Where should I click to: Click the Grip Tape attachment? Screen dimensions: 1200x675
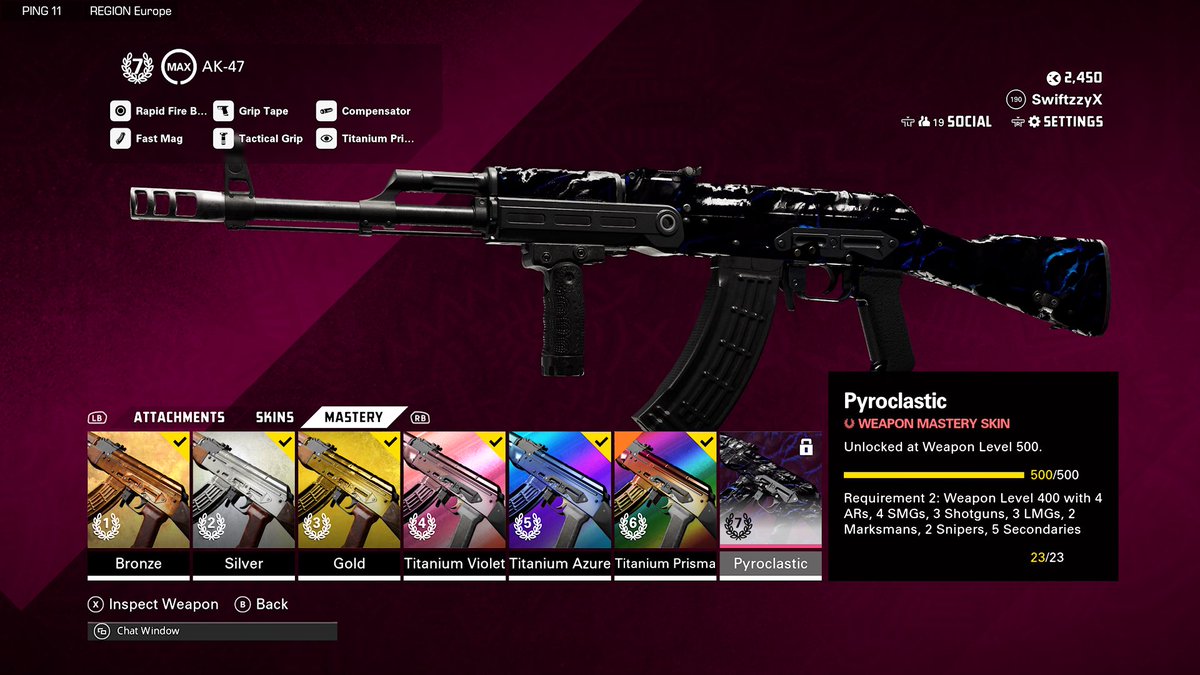point(252,111)
